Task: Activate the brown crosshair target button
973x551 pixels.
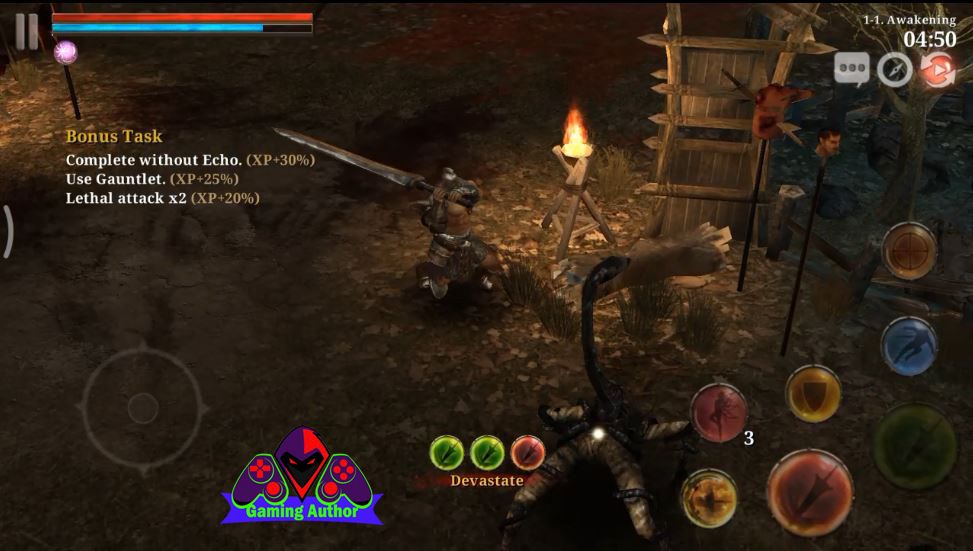Action: pyautogui.click(x=909, y=250)
